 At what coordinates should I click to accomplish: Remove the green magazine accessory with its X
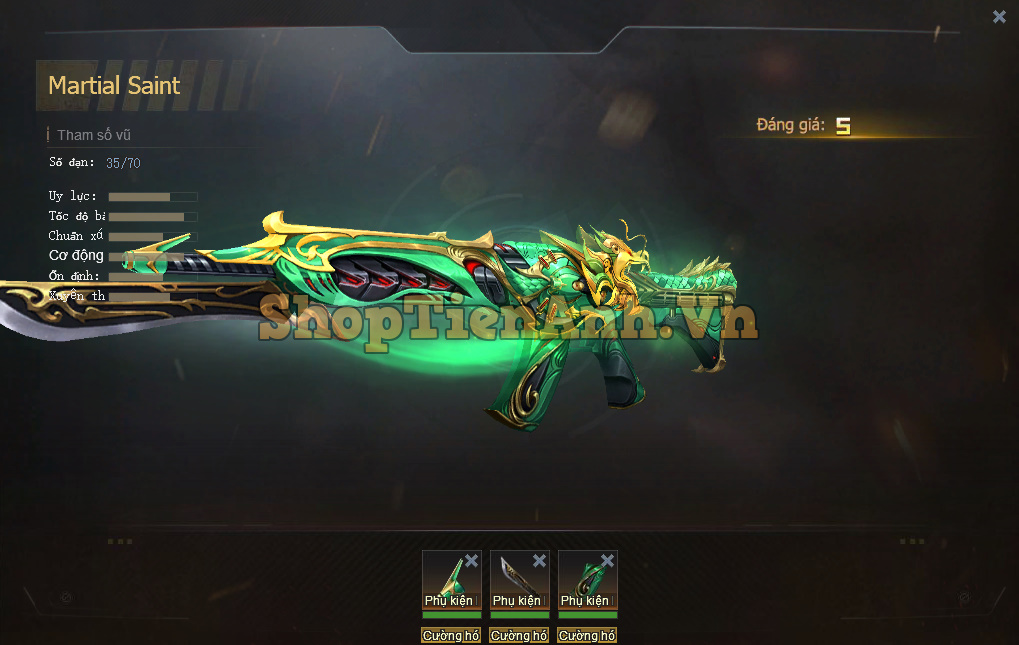607,560
